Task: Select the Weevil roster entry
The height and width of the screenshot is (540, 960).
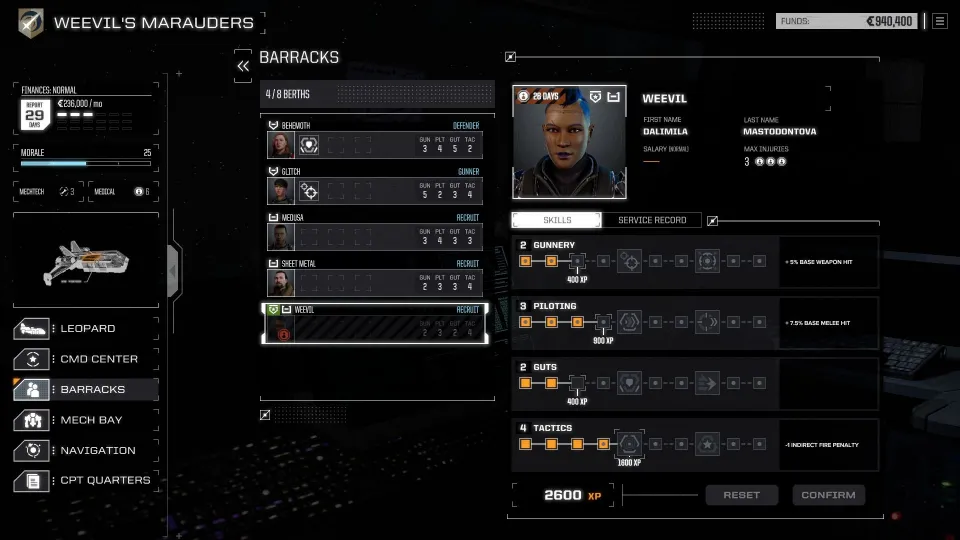Action: pos(375,323)
